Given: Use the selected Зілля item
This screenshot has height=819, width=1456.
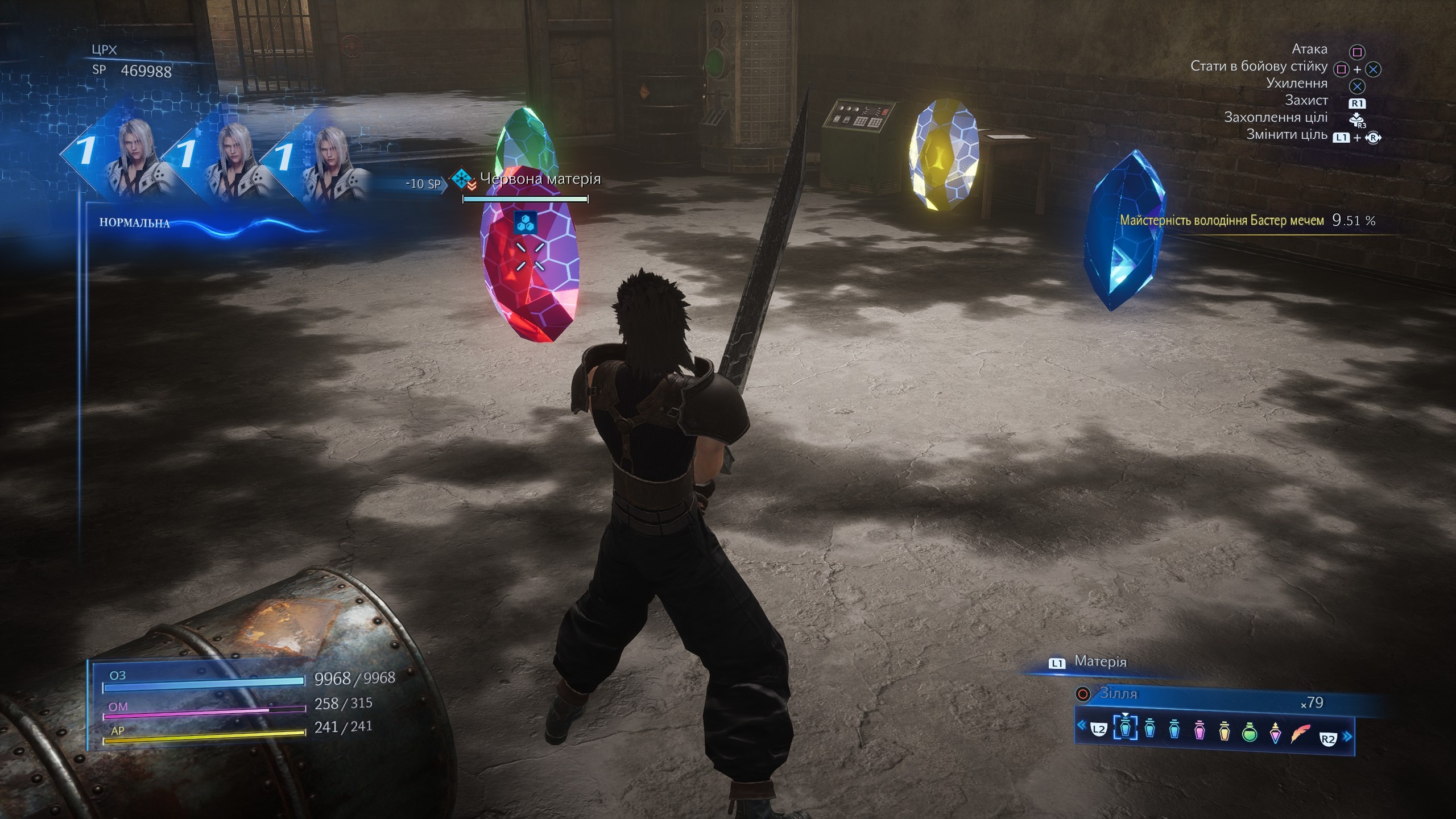Looking at the screenshot, I should [x=1118, y=694].
